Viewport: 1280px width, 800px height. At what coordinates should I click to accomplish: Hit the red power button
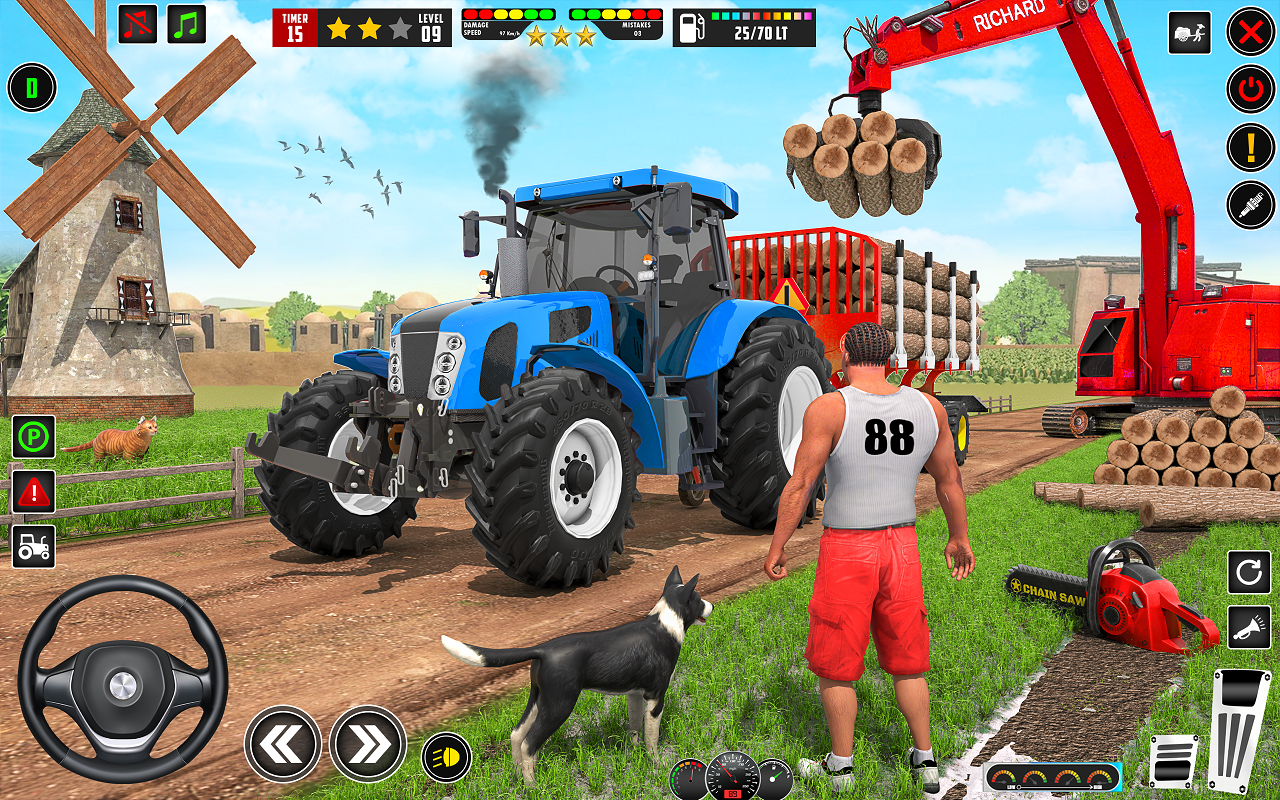coord(1250,89)
